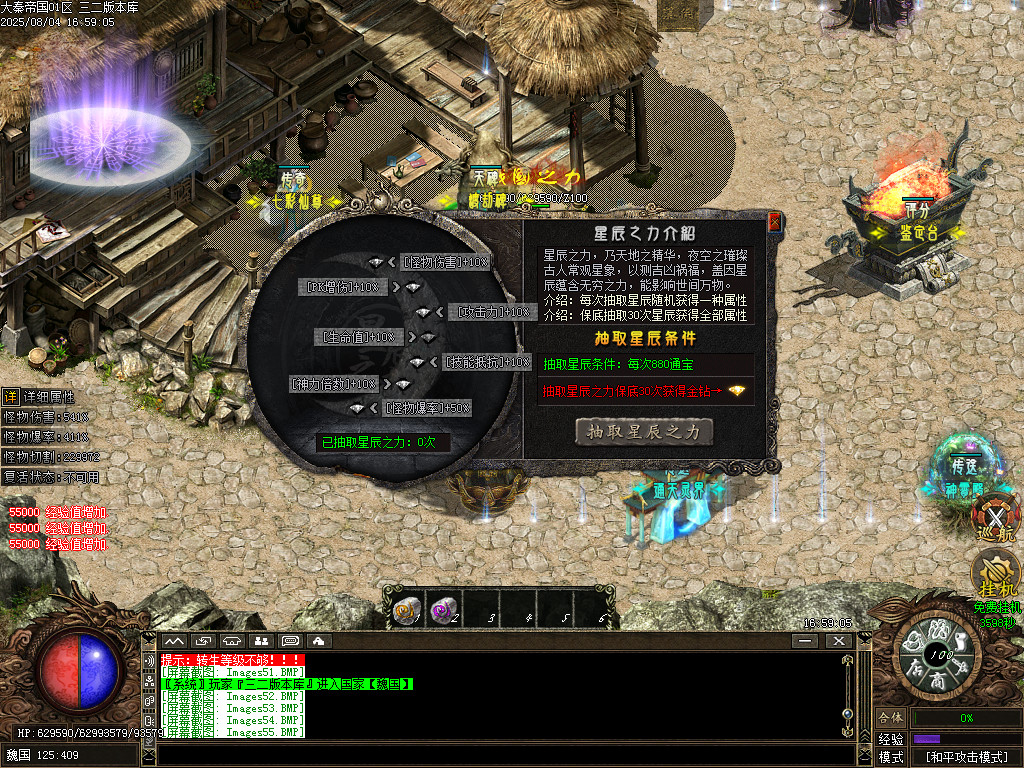
Task: Click the golden diamond reward icon
Action: pos(737,391)
